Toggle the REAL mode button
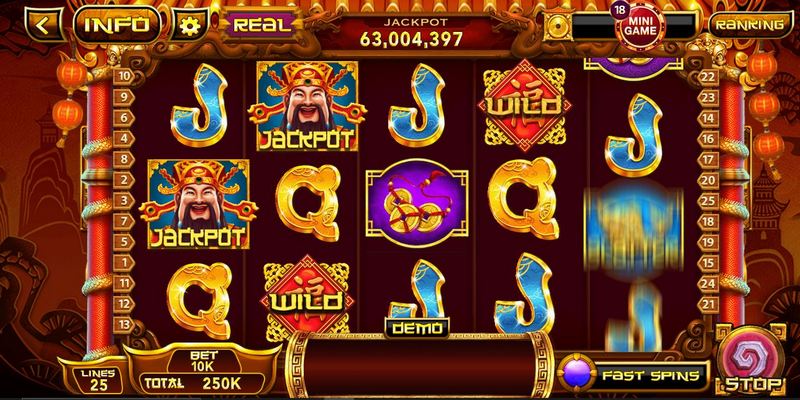Viewport: 800px width, 400px height. [261, 21]
